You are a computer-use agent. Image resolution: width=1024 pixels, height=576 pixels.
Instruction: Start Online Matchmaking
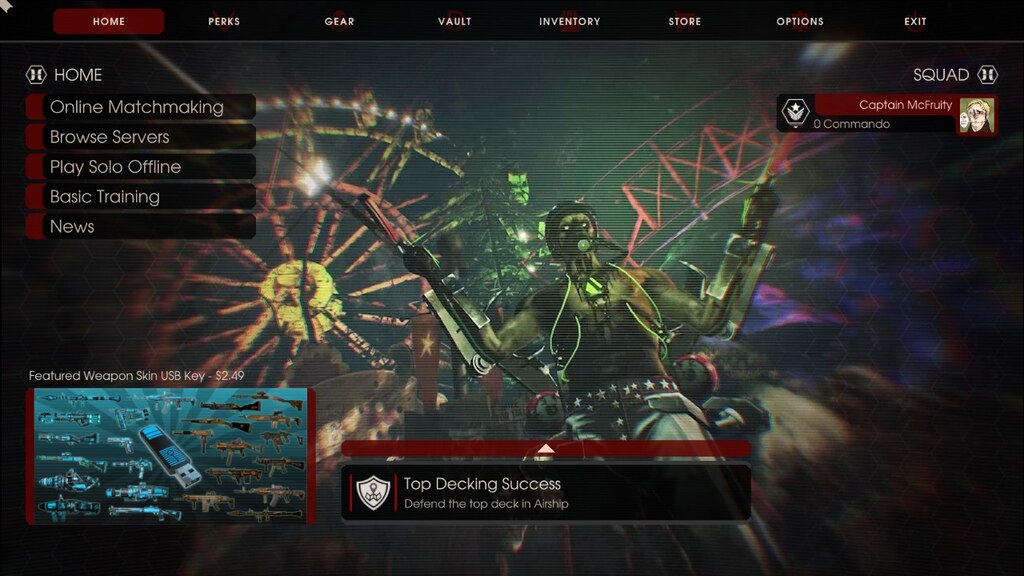137,107
